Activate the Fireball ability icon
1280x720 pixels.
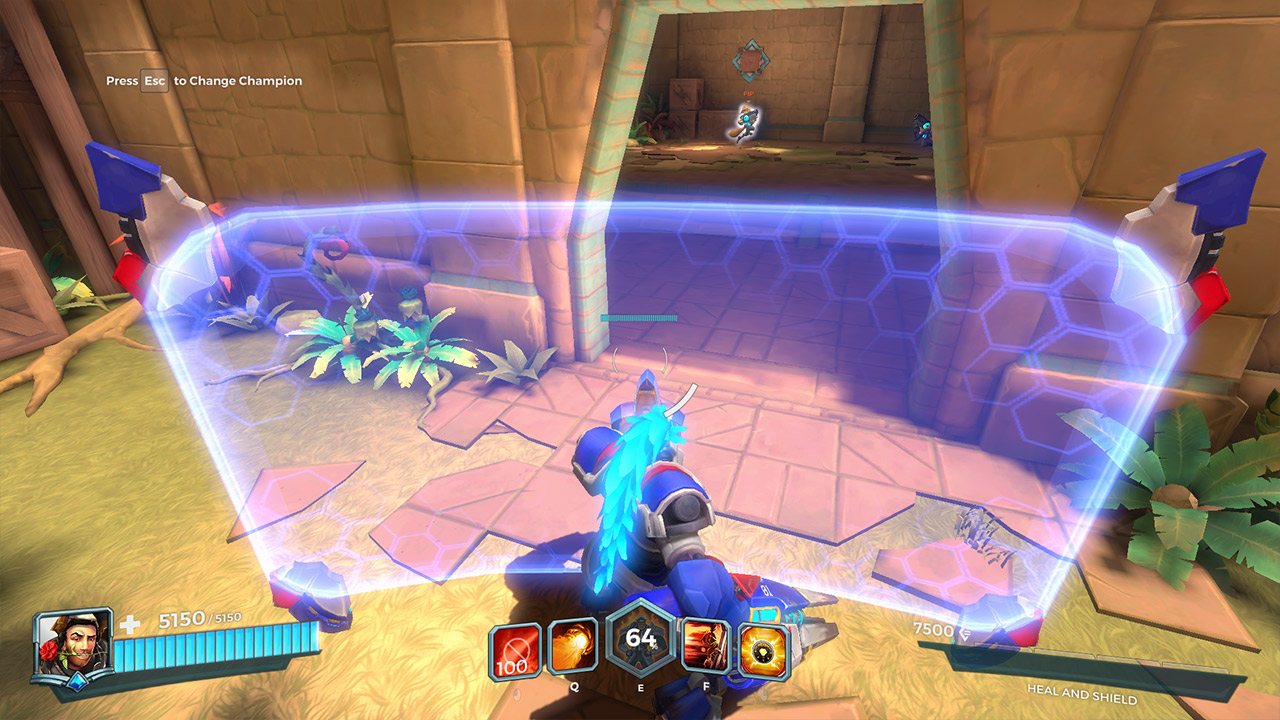click(573, 647)
